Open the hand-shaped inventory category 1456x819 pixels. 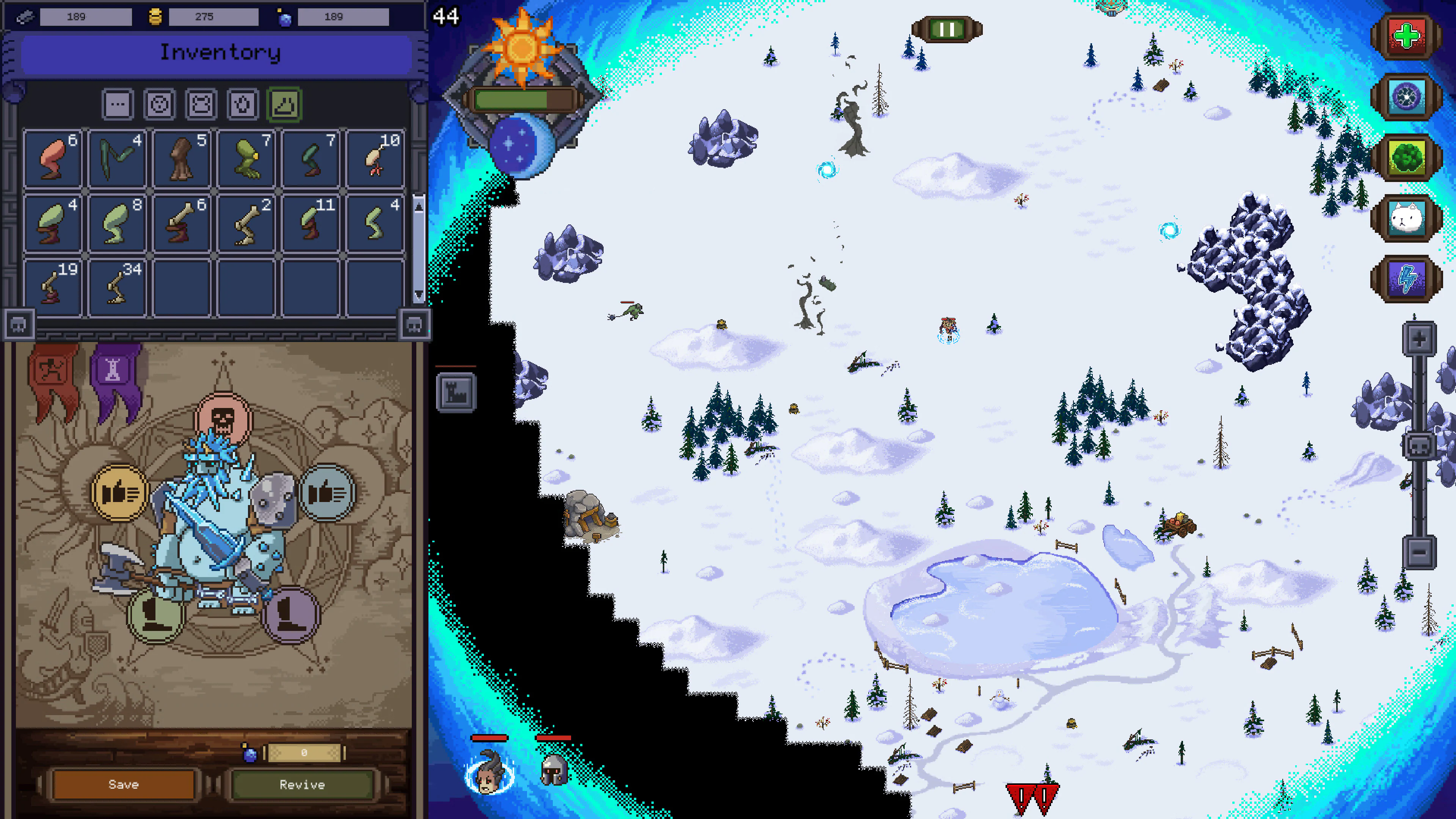(x=243, y=104)
